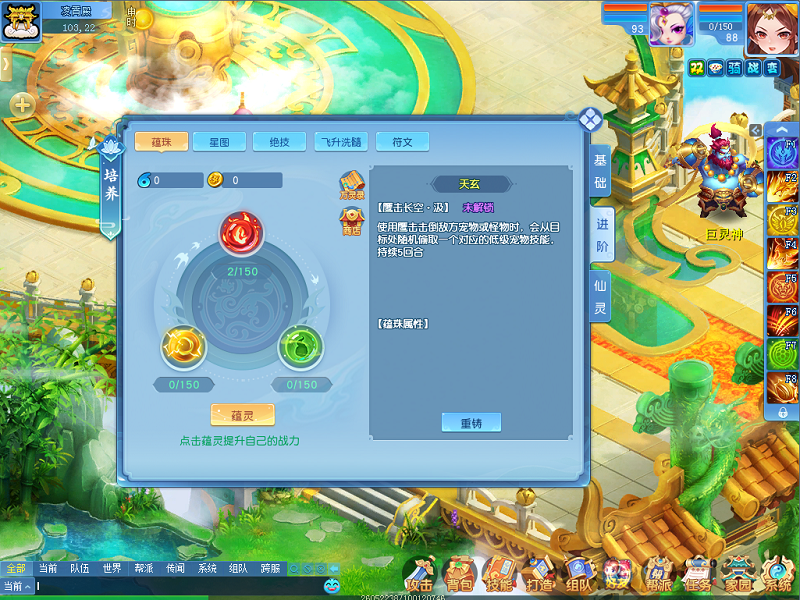Choose the yellow orb

click(184, 347)
